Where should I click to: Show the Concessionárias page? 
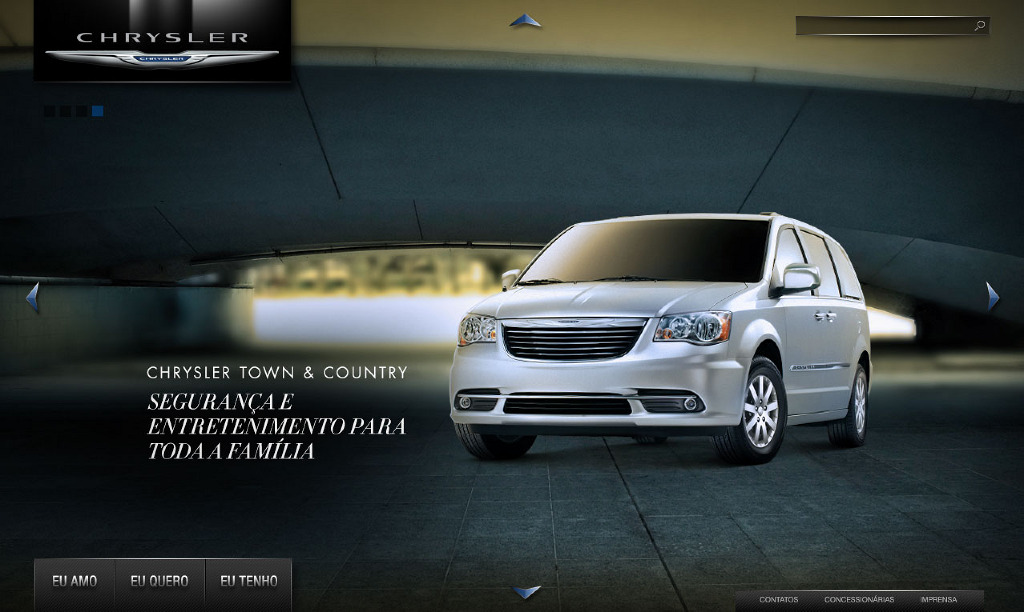[x=859, y=600]
